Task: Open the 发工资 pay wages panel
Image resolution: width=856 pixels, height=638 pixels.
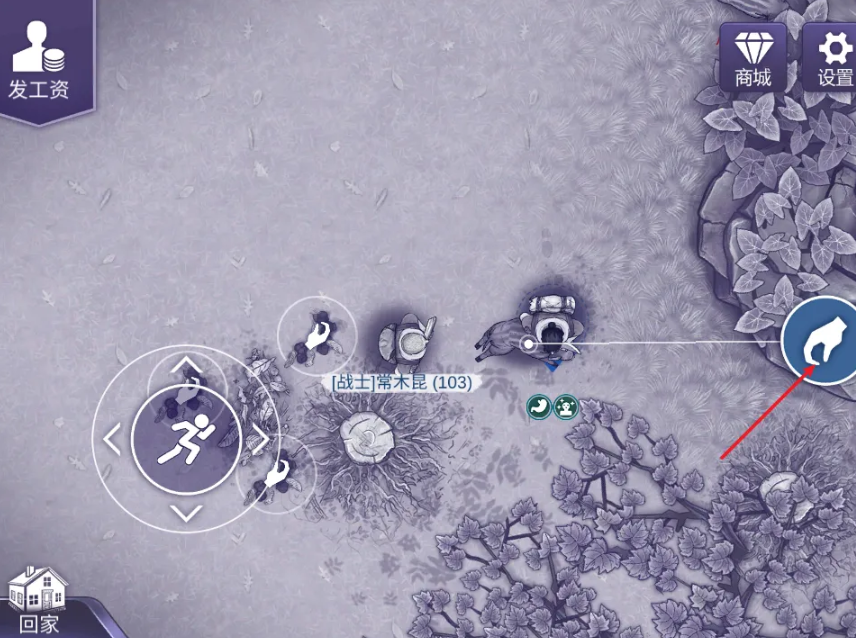Action: pyautogui.click(x=39, y=60)
